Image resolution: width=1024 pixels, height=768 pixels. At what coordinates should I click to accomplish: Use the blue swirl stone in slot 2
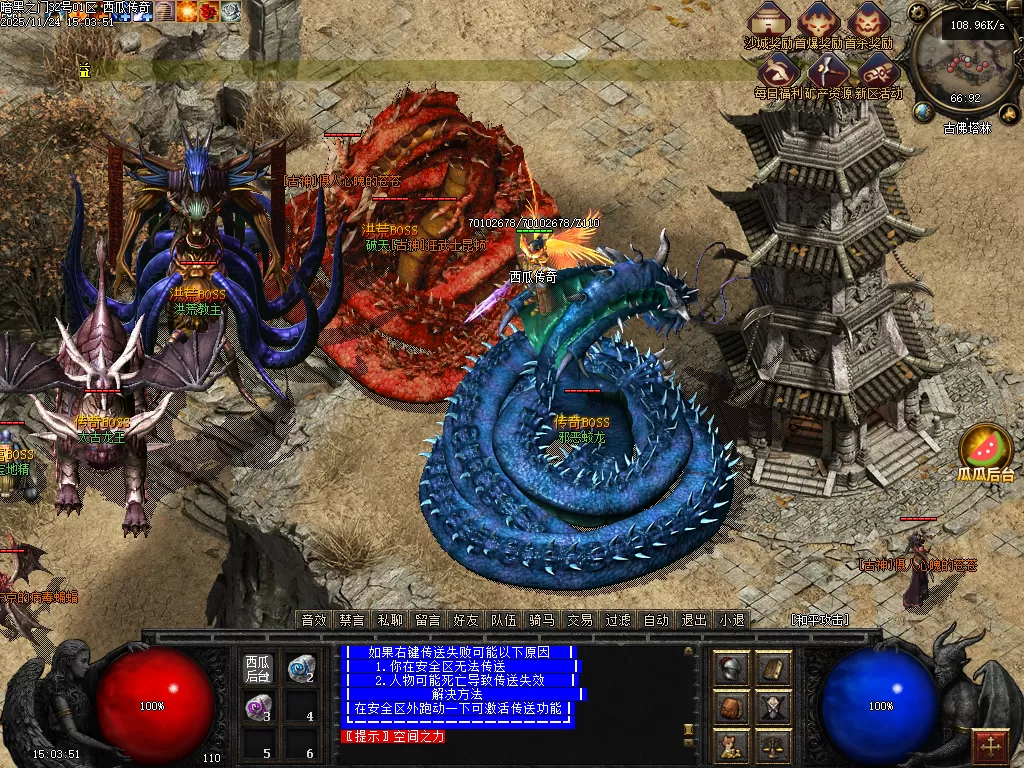[x=298, y=669]
